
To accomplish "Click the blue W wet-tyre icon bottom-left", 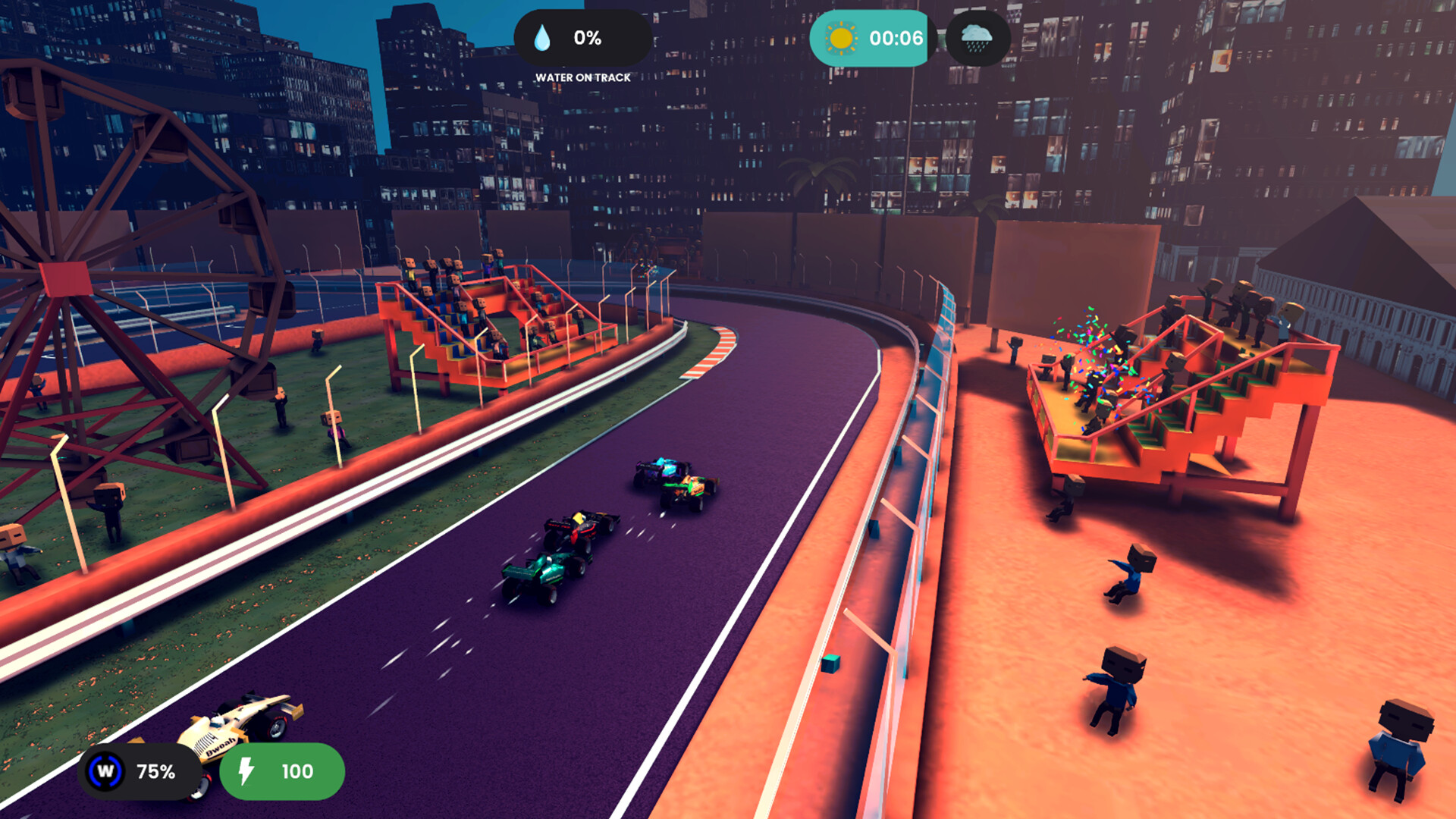I will (x=106, y=773).
